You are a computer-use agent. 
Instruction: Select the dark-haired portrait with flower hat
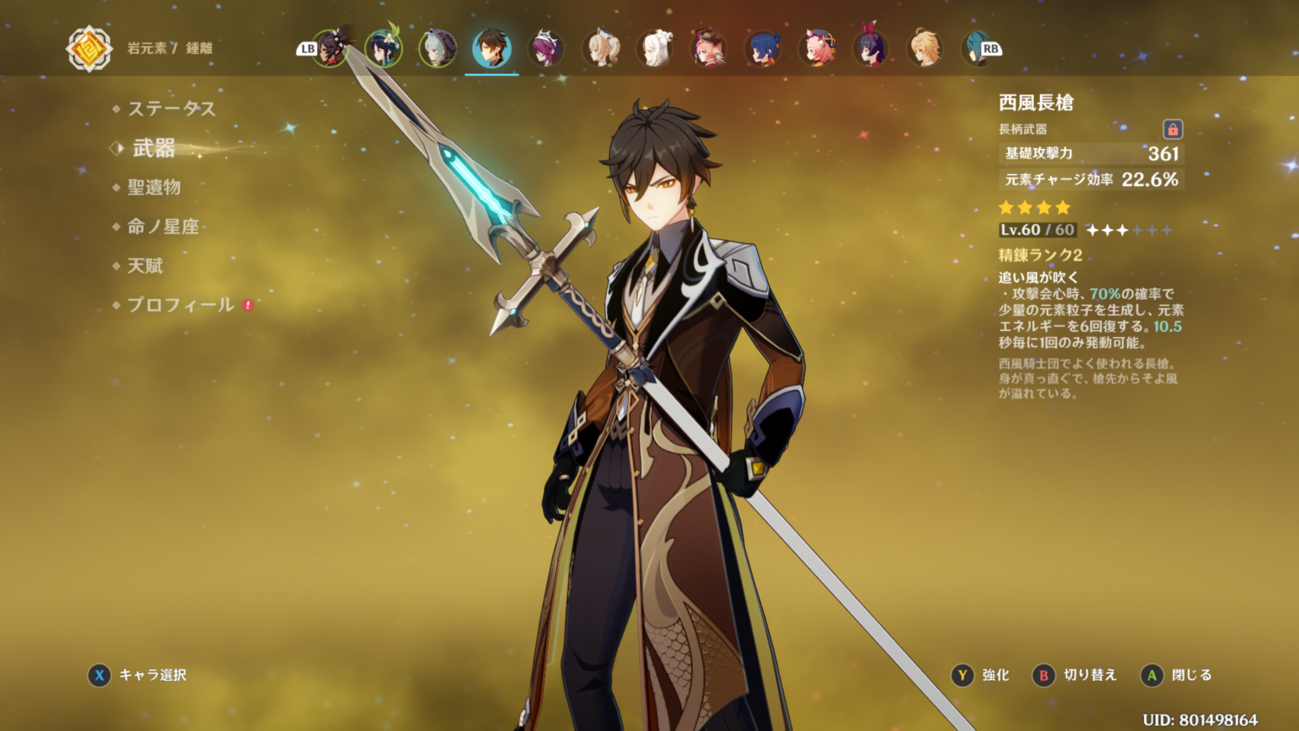coord(329,48)
